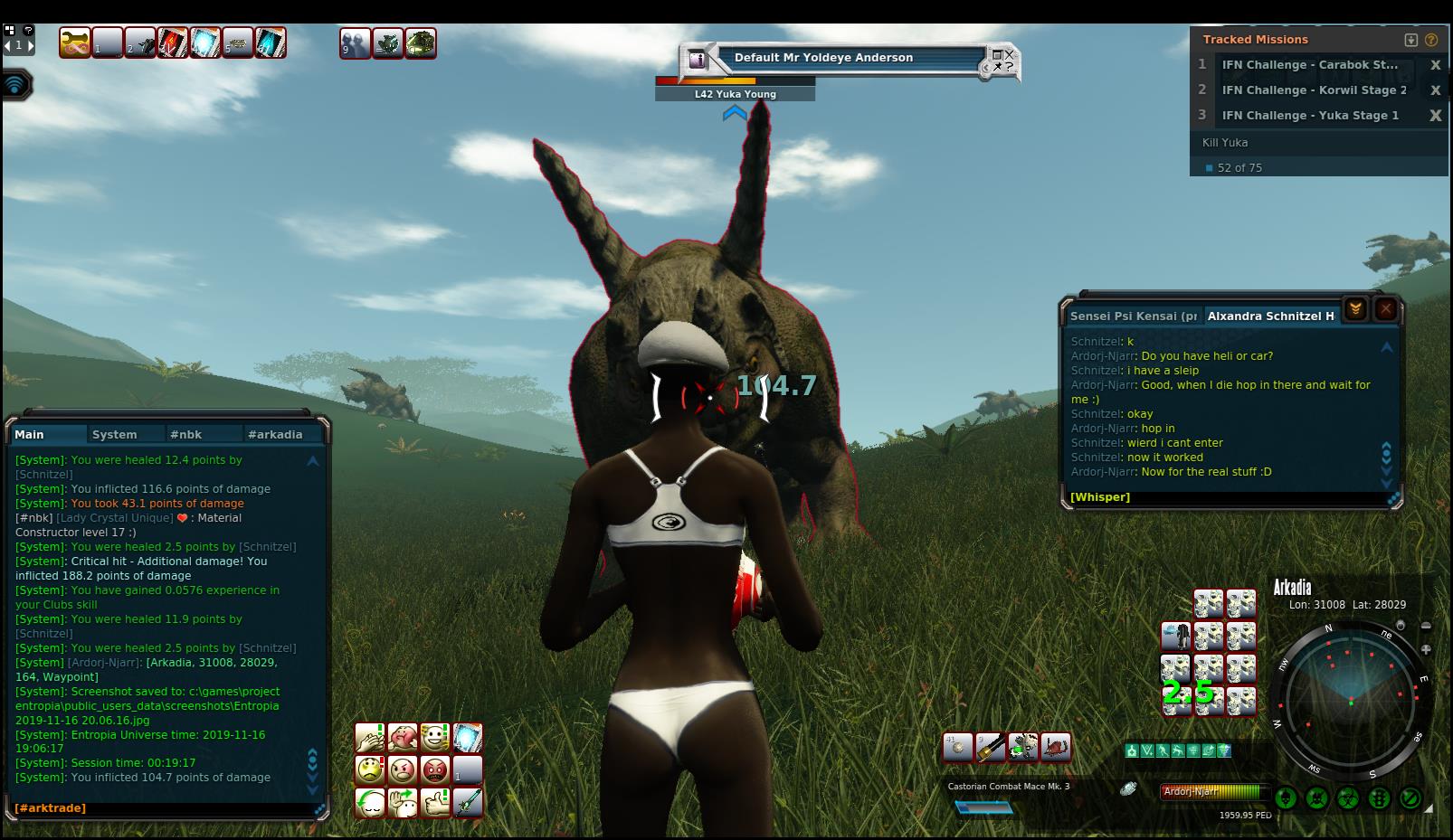
Task: Select the green sword action slot
Action: click(468, 802)
